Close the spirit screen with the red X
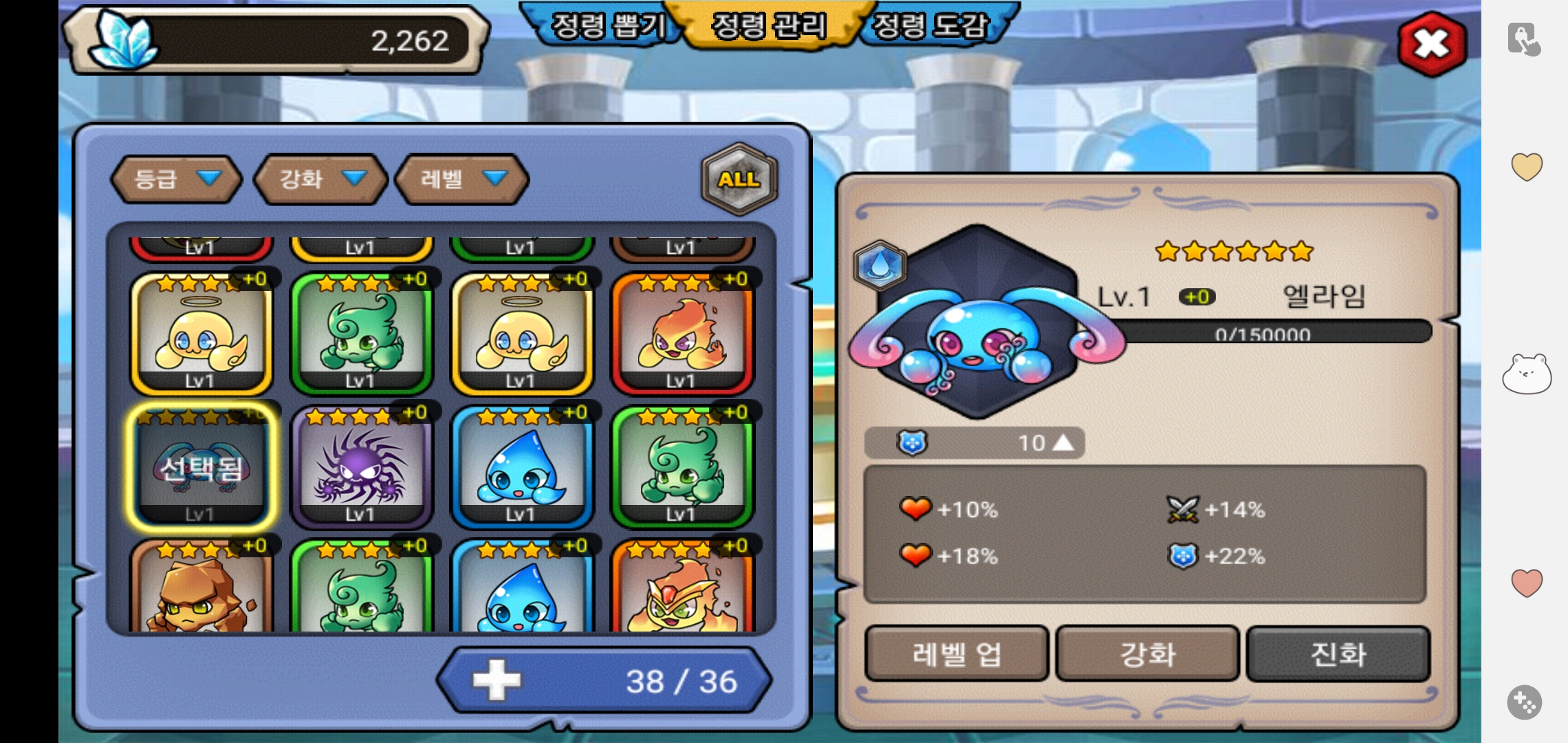Viewport: 1568px width, 743px height. click(x=1432, y=44)
